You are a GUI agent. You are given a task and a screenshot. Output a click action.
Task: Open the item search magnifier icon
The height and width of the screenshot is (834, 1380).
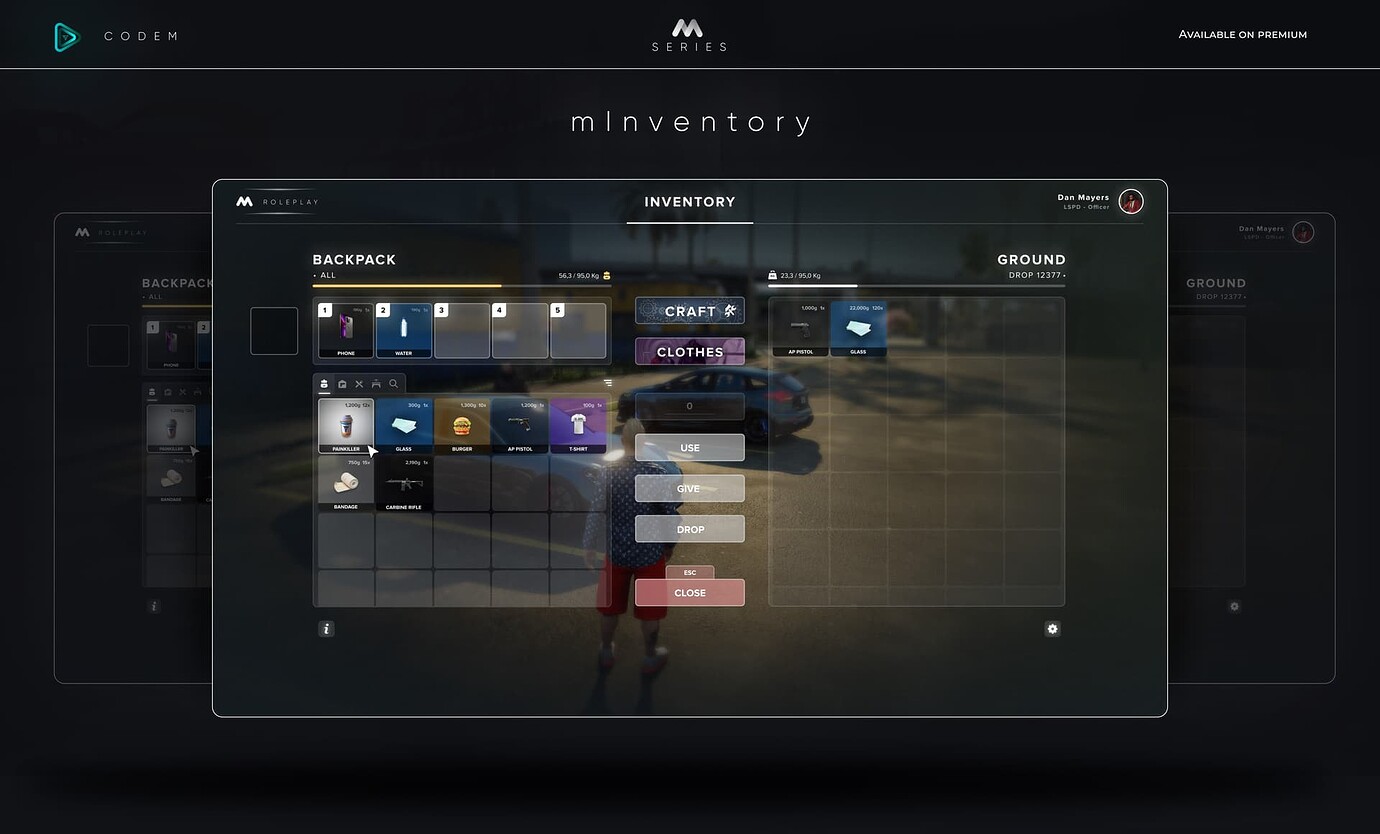(393, 384)
